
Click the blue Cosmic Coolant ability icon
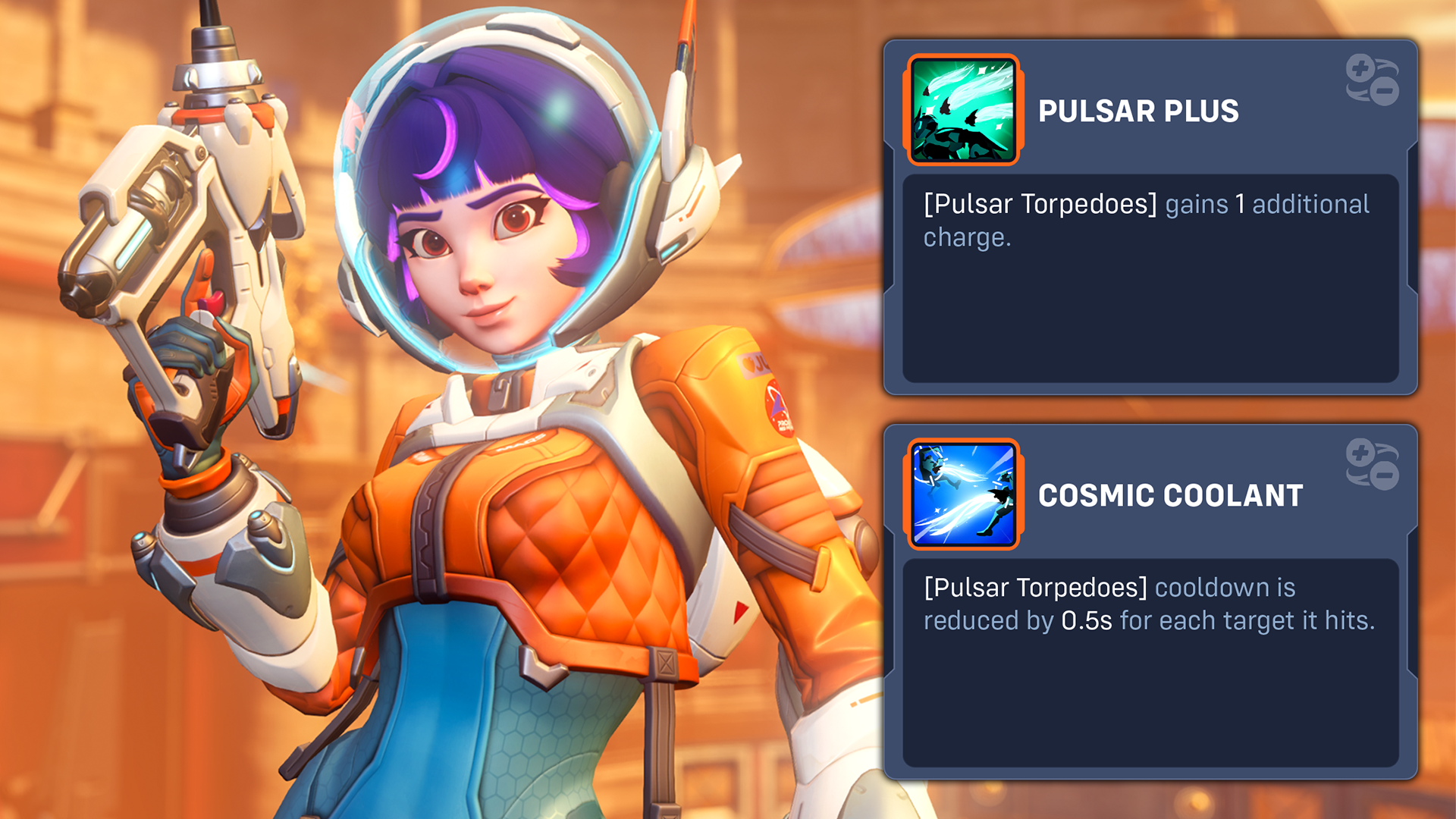[963, 494]
